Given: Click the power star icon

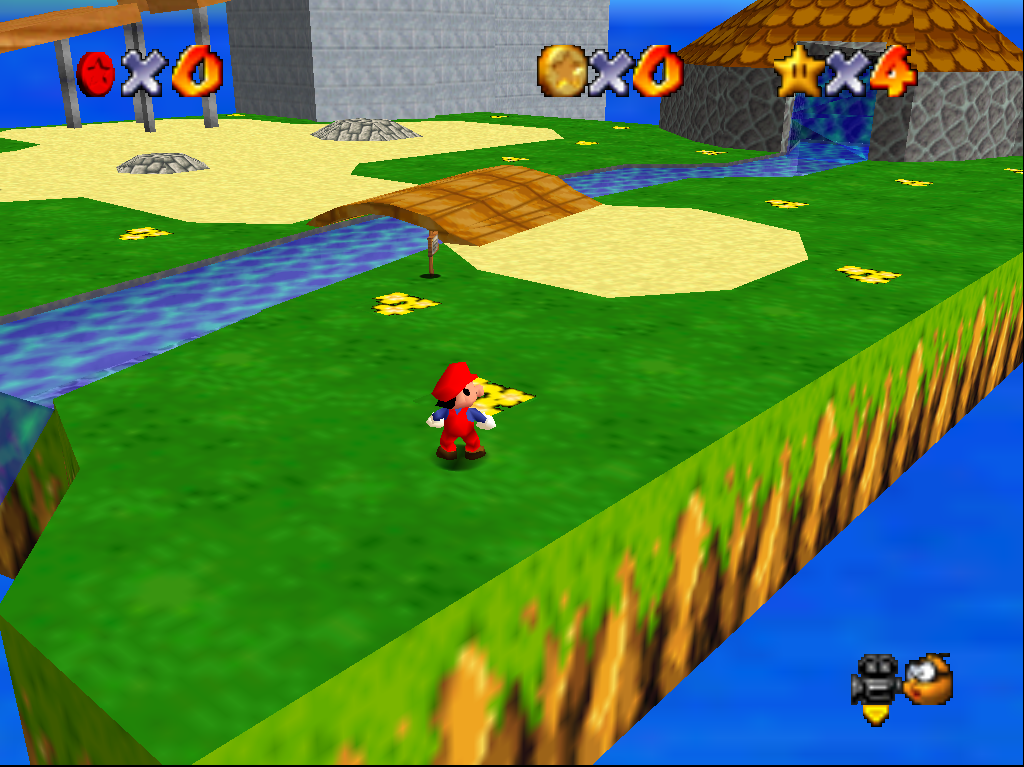Looking at the screenshot, I should point(798,72).
